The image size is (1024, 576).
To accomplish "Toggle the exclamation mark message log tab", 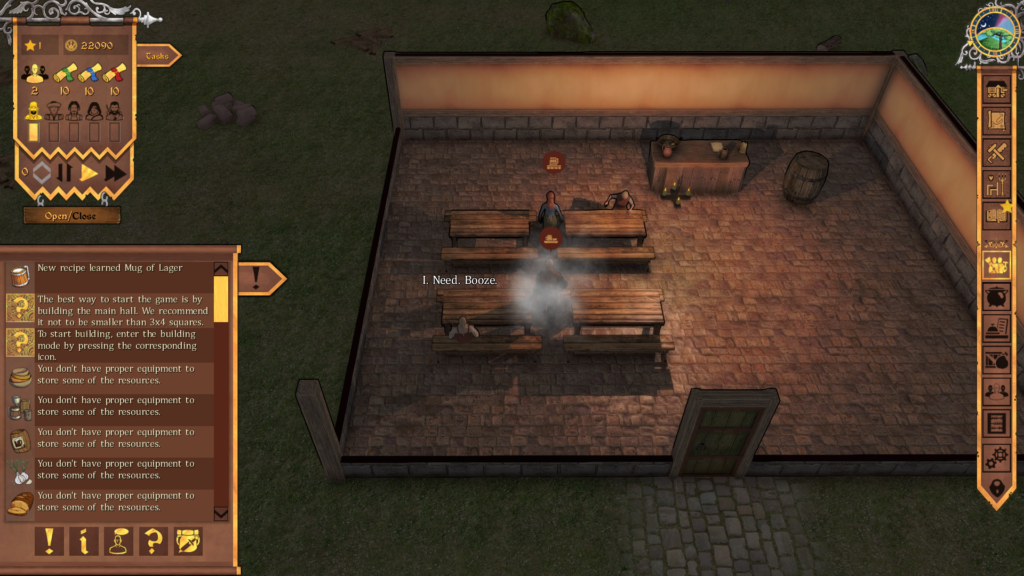I will point(259,278).
